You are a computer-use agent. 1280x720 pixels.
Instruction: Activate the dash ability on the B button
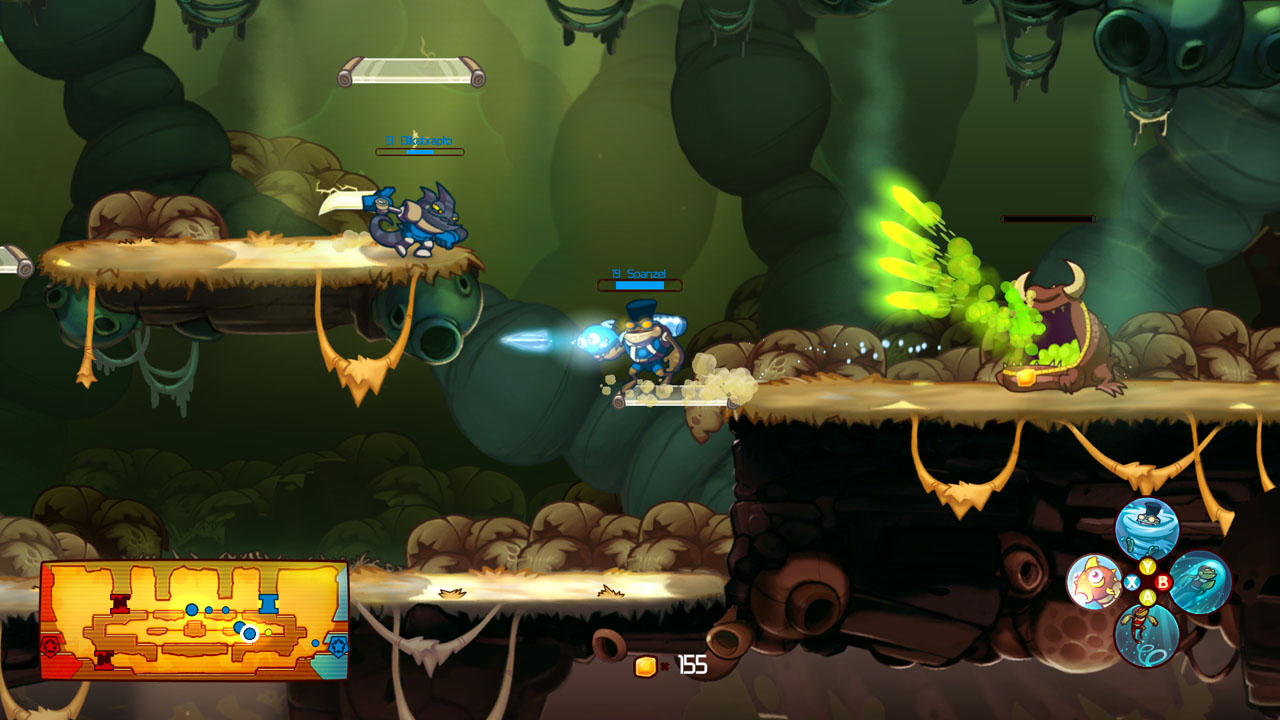click(x=1201, y=581)
